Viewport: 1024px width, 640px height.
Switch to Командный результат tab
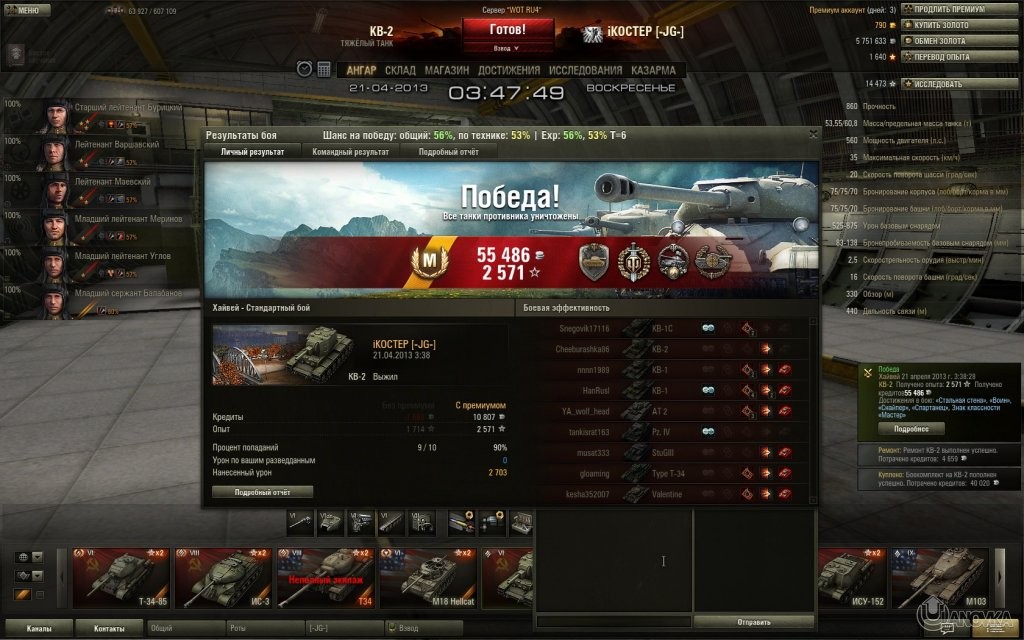coord(350,151)
